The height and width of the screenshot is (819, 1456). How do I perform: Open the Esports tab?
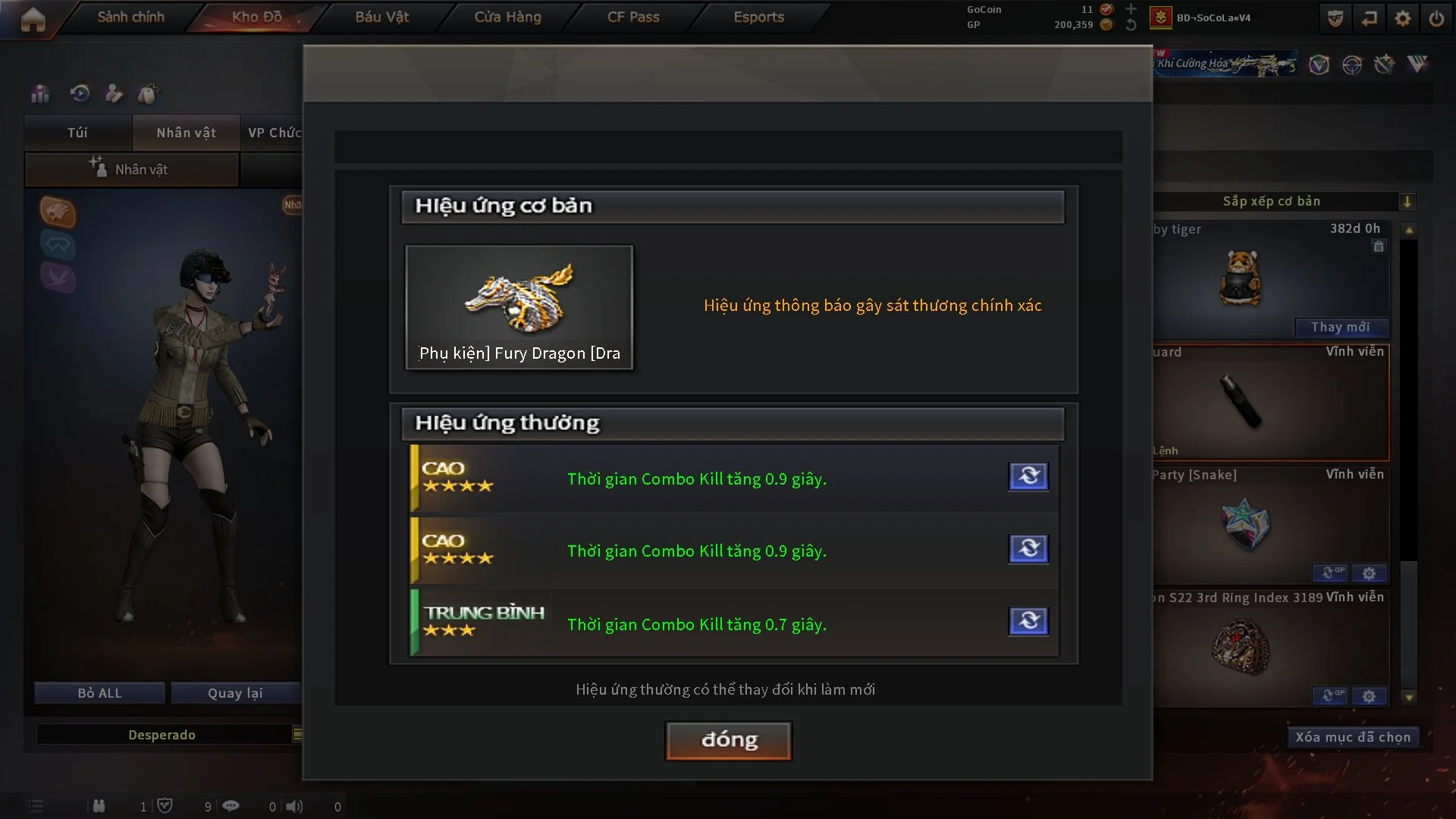tap(758, 17)
